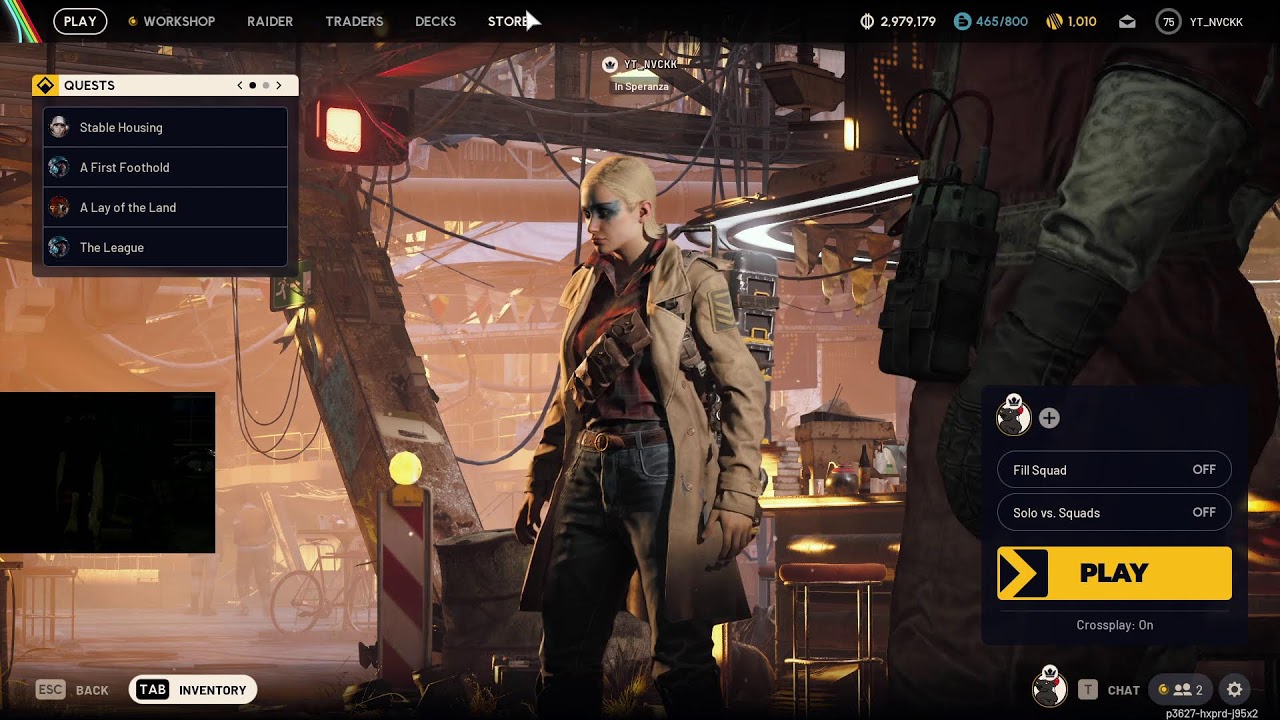Image resolution: width=1280 pixels, height=720 pixels.
Task: Toggle the Fill Squad option
Action: point(1114,470)
